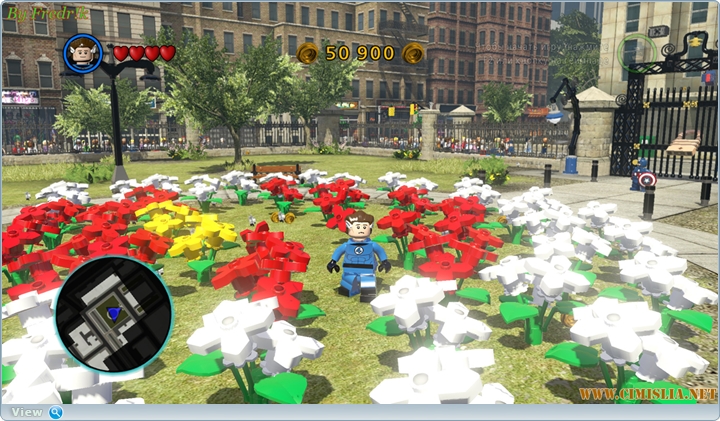Click Mr. Fantastic's character portrait
720x421 pixels.
83,53
